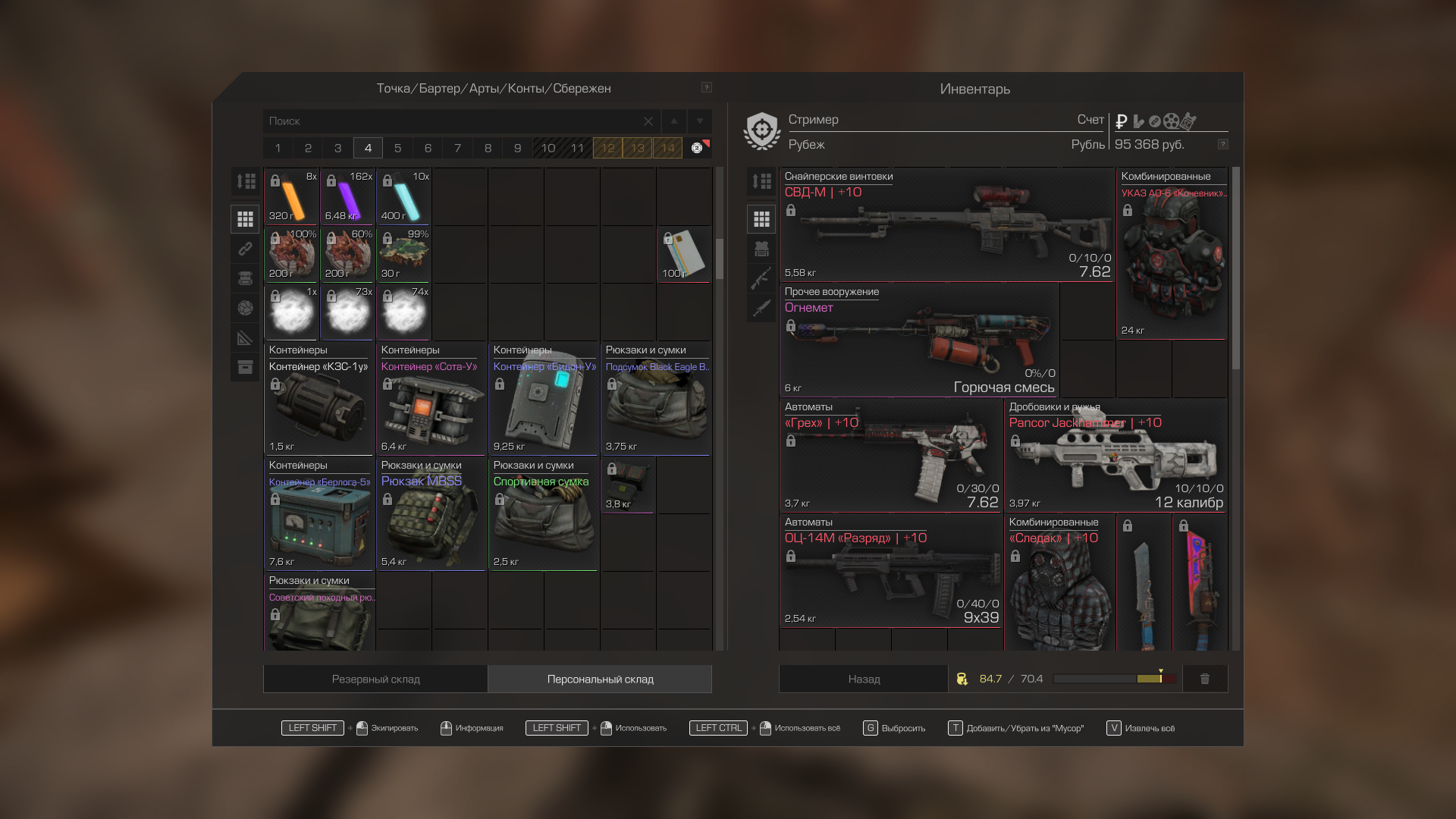This screenshot has width=1456, height=819.
Task: Click the help question mark beside the balance
Action: point(1222,144)
